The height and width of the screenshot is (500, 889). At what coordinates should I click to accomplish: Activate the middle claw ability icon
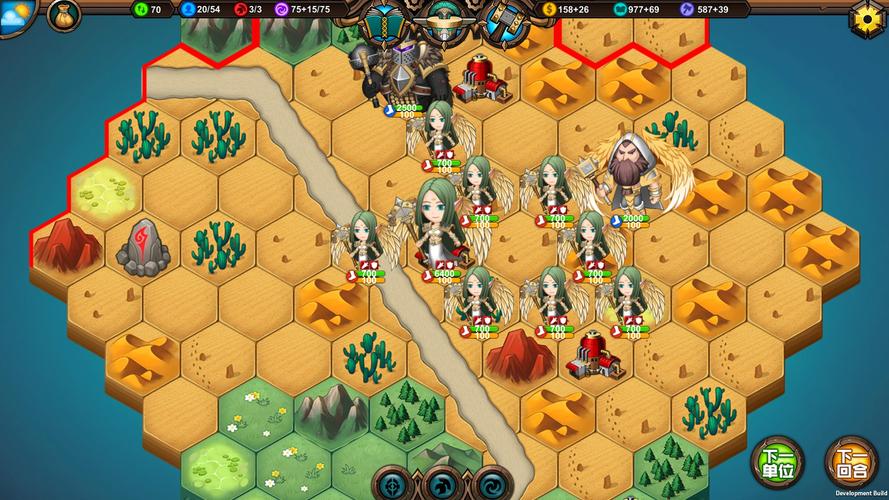pos(444,485)
